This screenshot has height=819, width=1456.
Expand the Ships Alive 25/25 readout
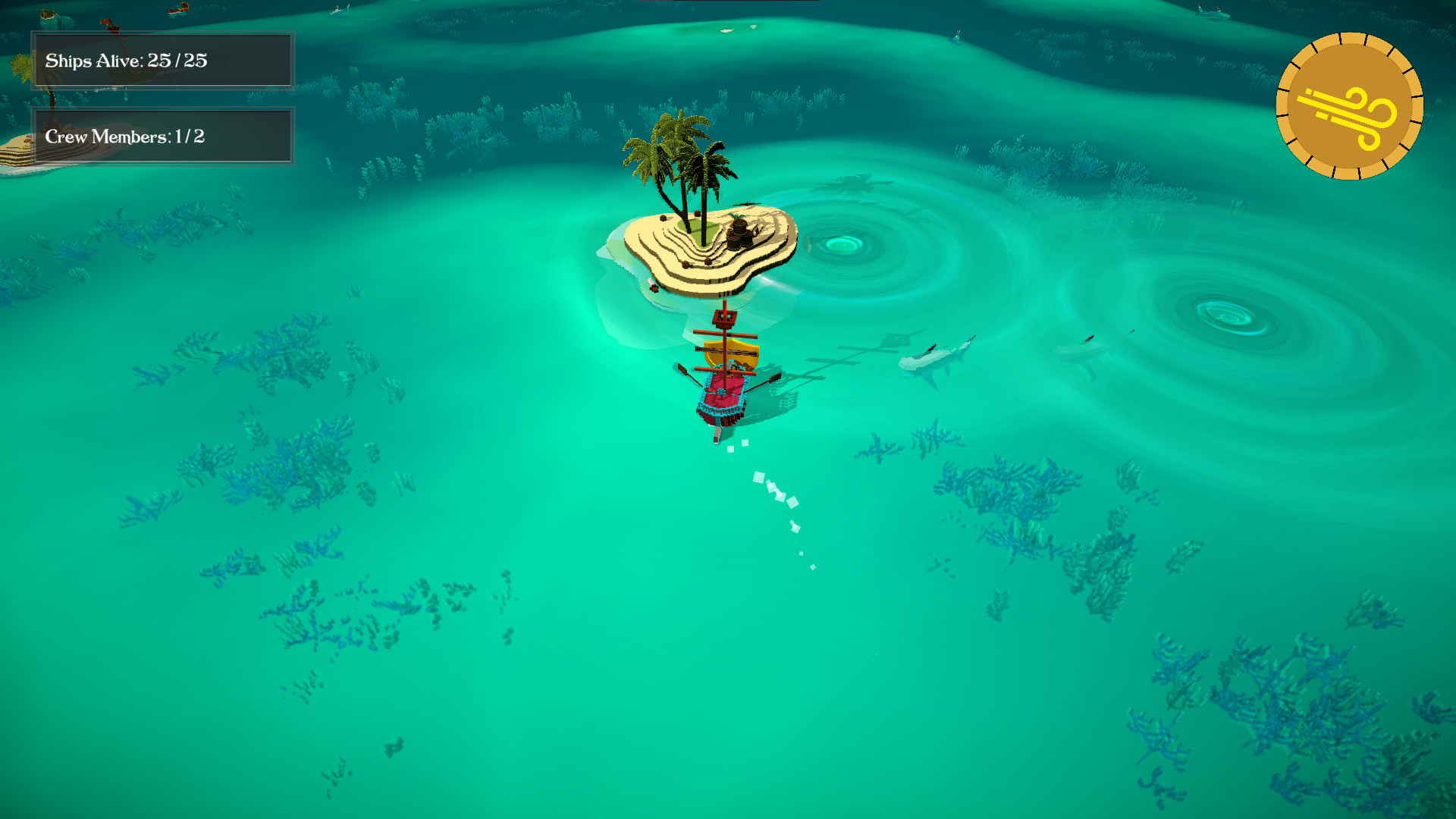click(x=161, y=61)
